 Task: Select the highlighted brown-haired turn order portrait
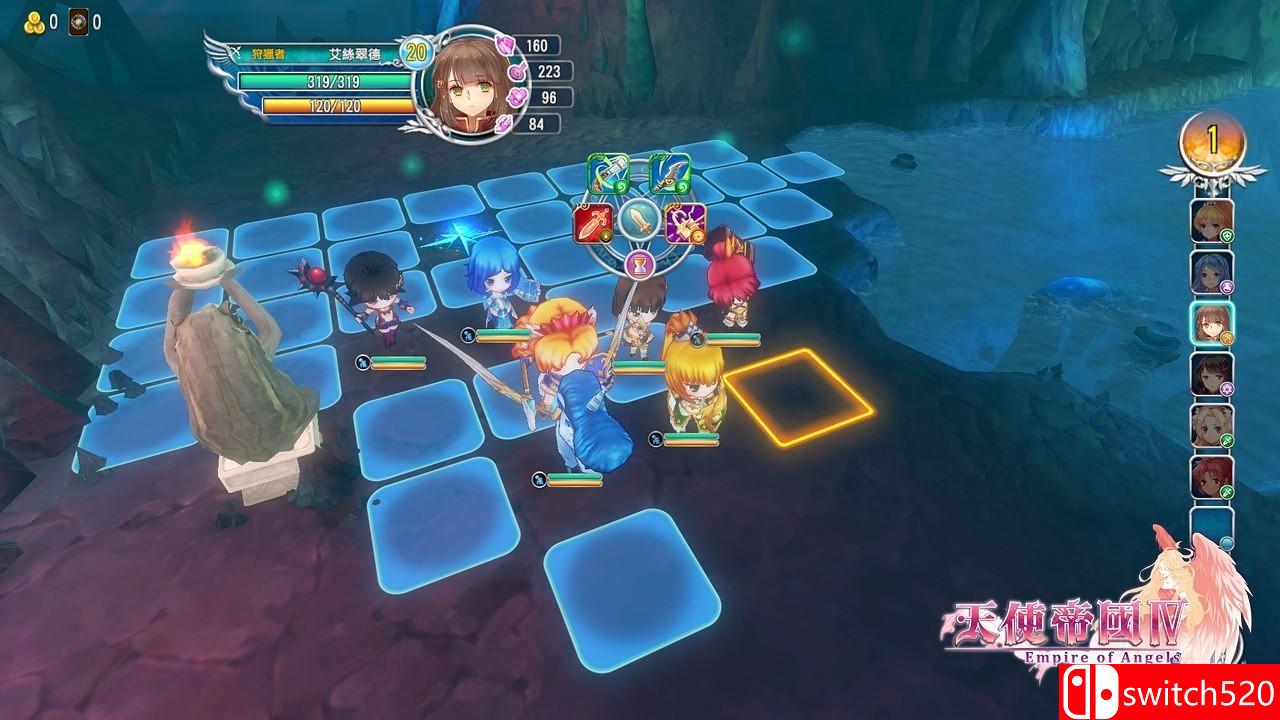coord(1211,323)
